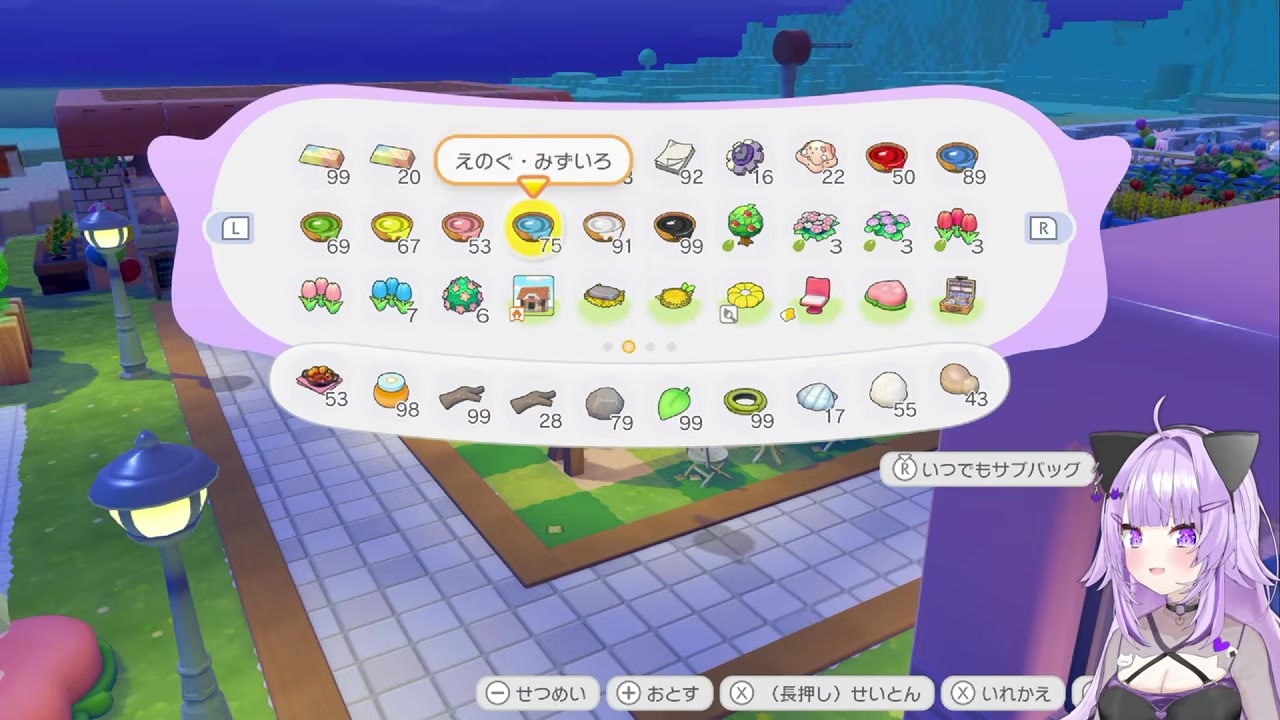Pick the pink tulip flowers

tap(320, 293)
